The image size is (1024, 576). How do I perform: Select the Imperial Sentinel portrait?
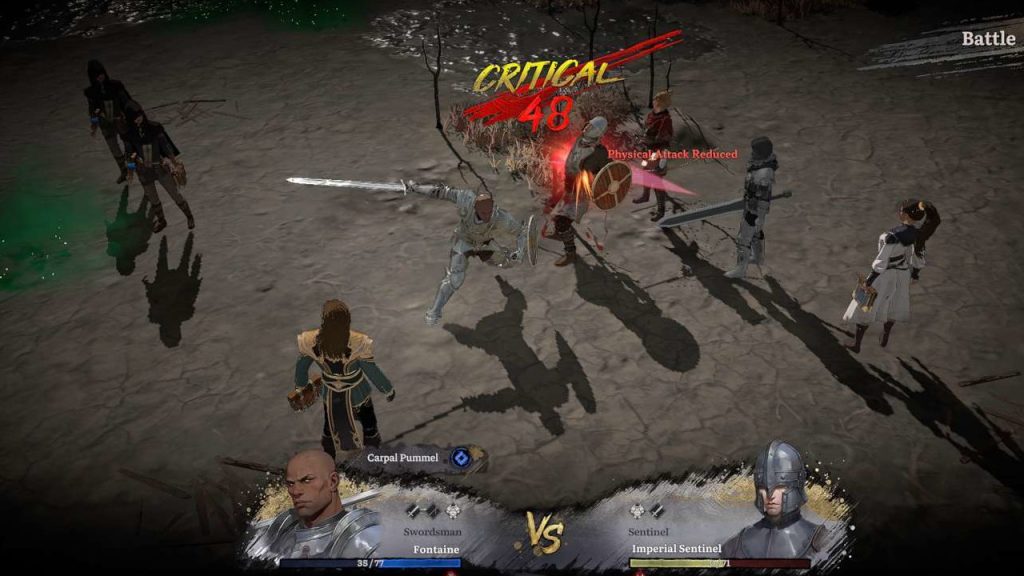click(x=777, y=498)
